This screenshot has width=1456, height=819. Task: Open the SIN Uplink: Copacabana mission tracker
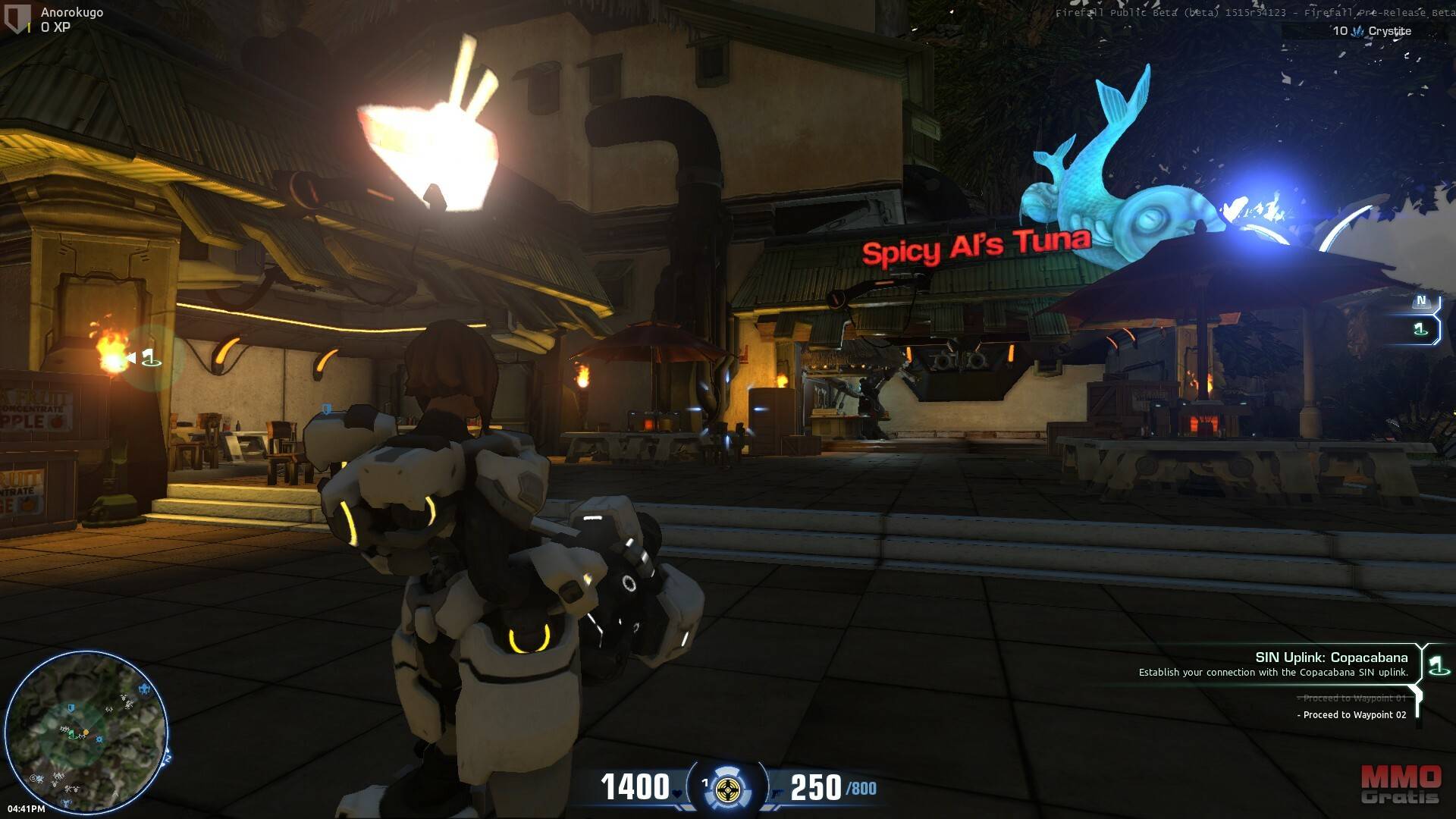click(x=1331, y=657)
